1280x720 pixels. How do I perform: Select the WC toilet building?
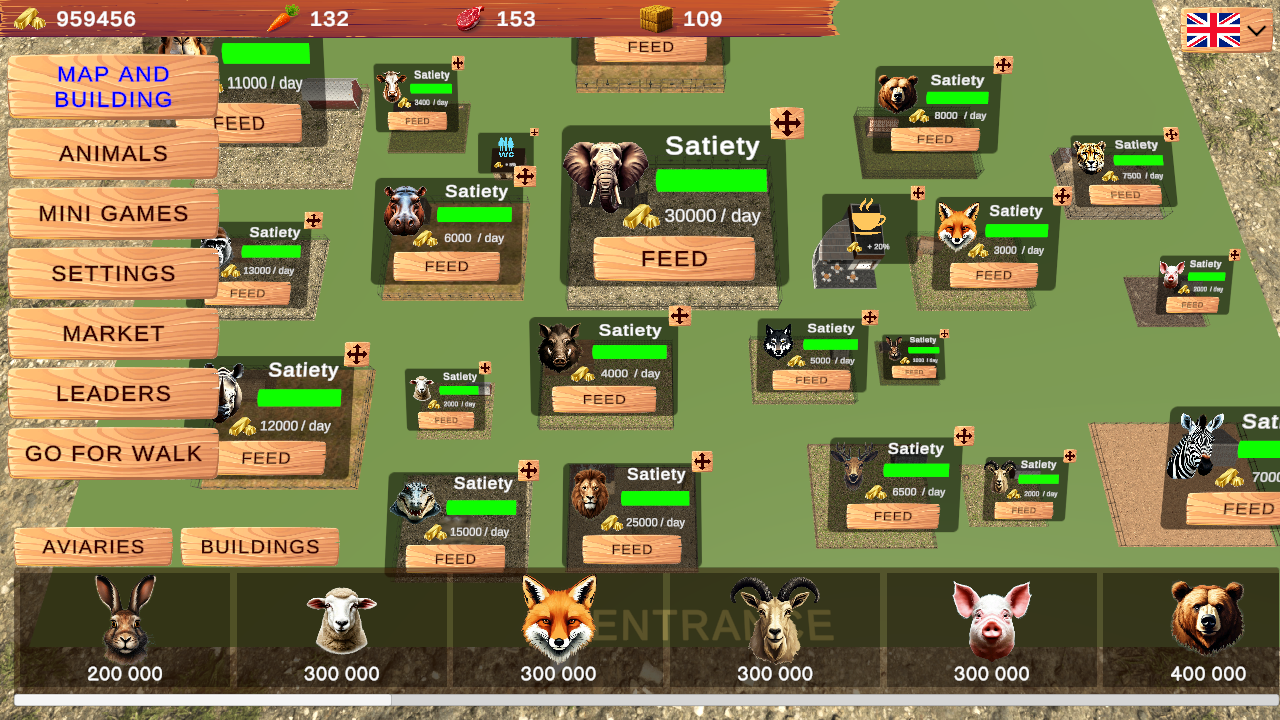(x=505, y=150)
